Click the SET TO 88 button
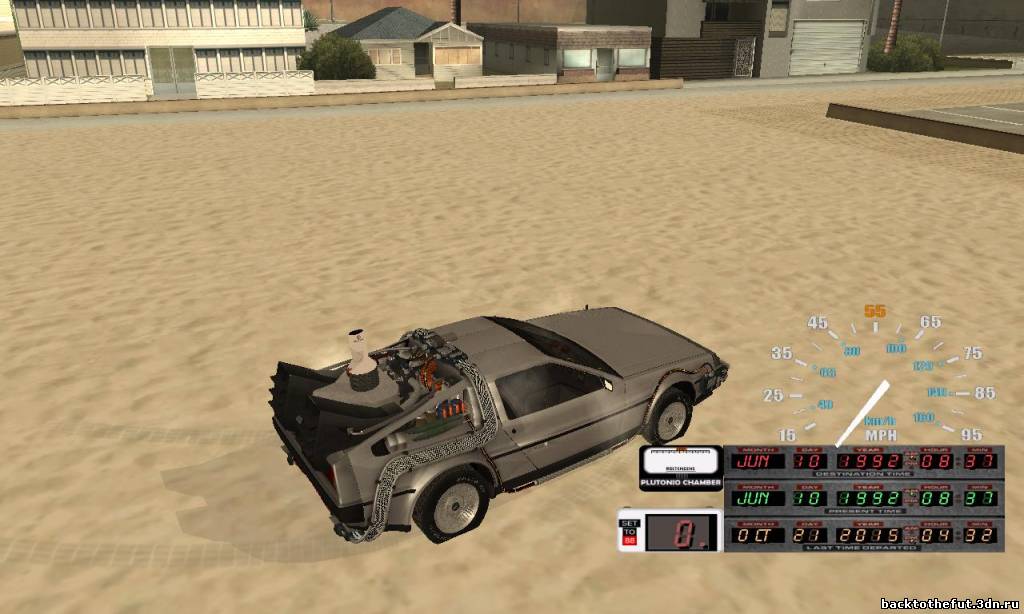The width and height of the screenshot is (1024, 614). pyautogui.click(x=629, y=532)
